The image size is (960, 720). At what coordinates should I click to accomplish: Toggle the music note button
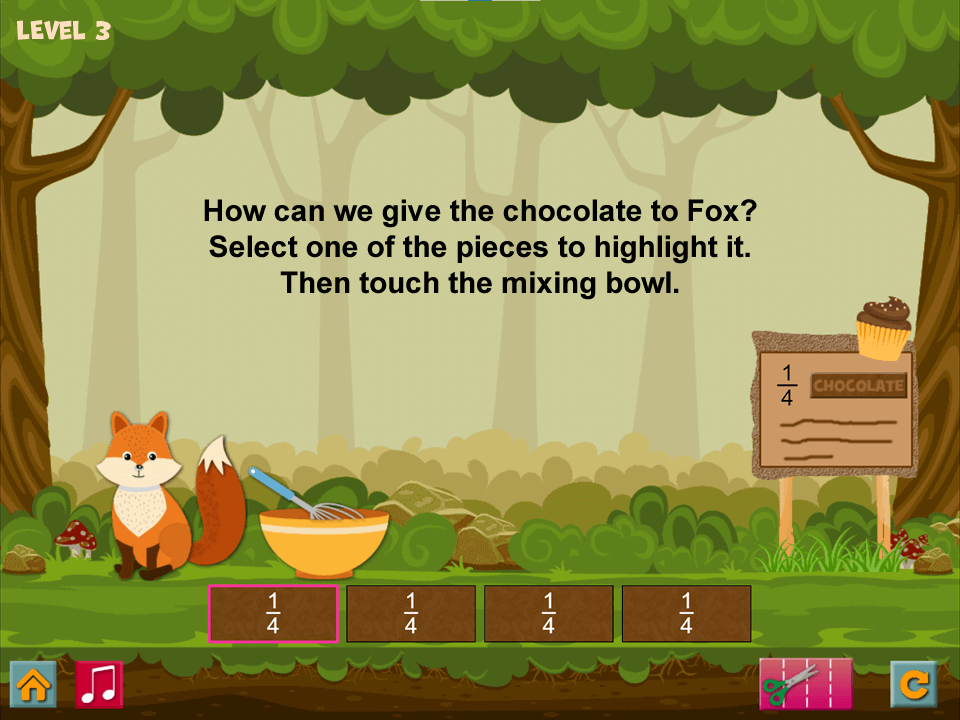pyautogui.click(x=99, y=684)
